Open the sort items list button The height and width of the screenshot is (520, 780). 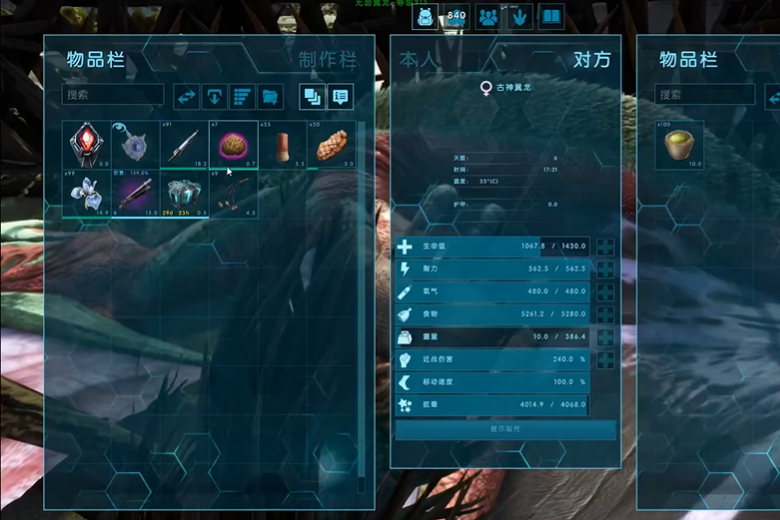point(242,97)
